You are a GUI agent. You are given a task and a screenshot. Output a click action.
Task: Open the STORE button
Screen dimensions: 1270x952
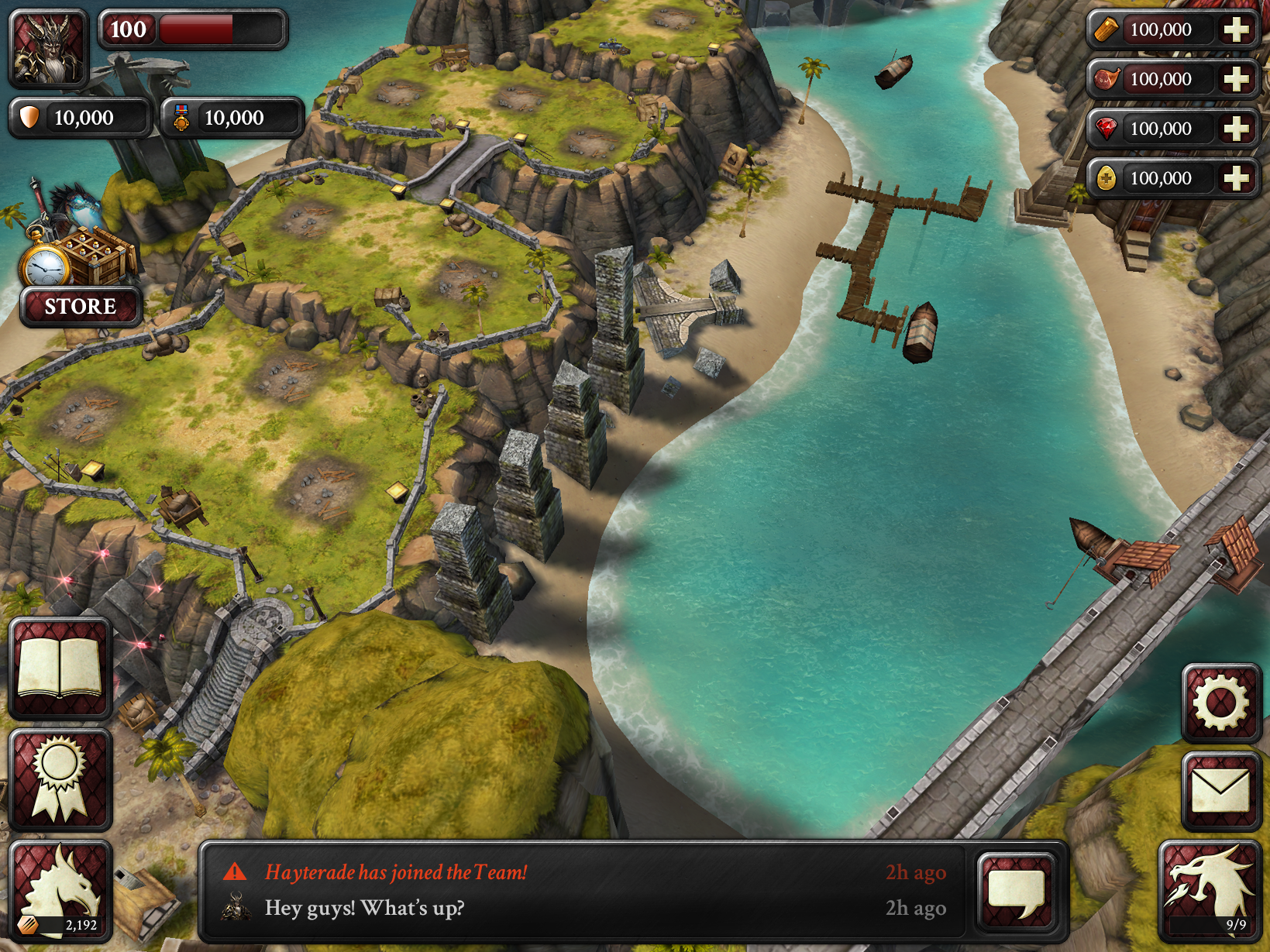(81, 307)
